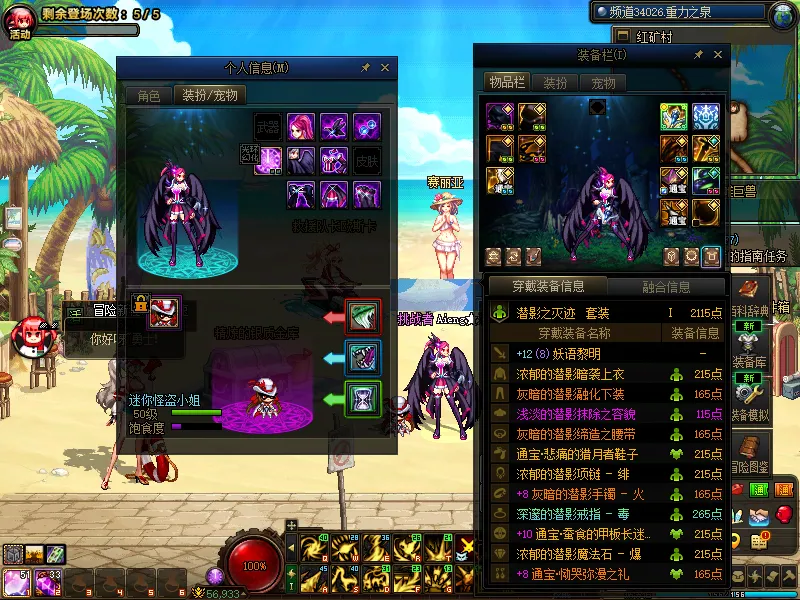This screenshot has width=800, height=600.
Task: Choose the hourglass pet equipment slot
Action: [363, 399]
